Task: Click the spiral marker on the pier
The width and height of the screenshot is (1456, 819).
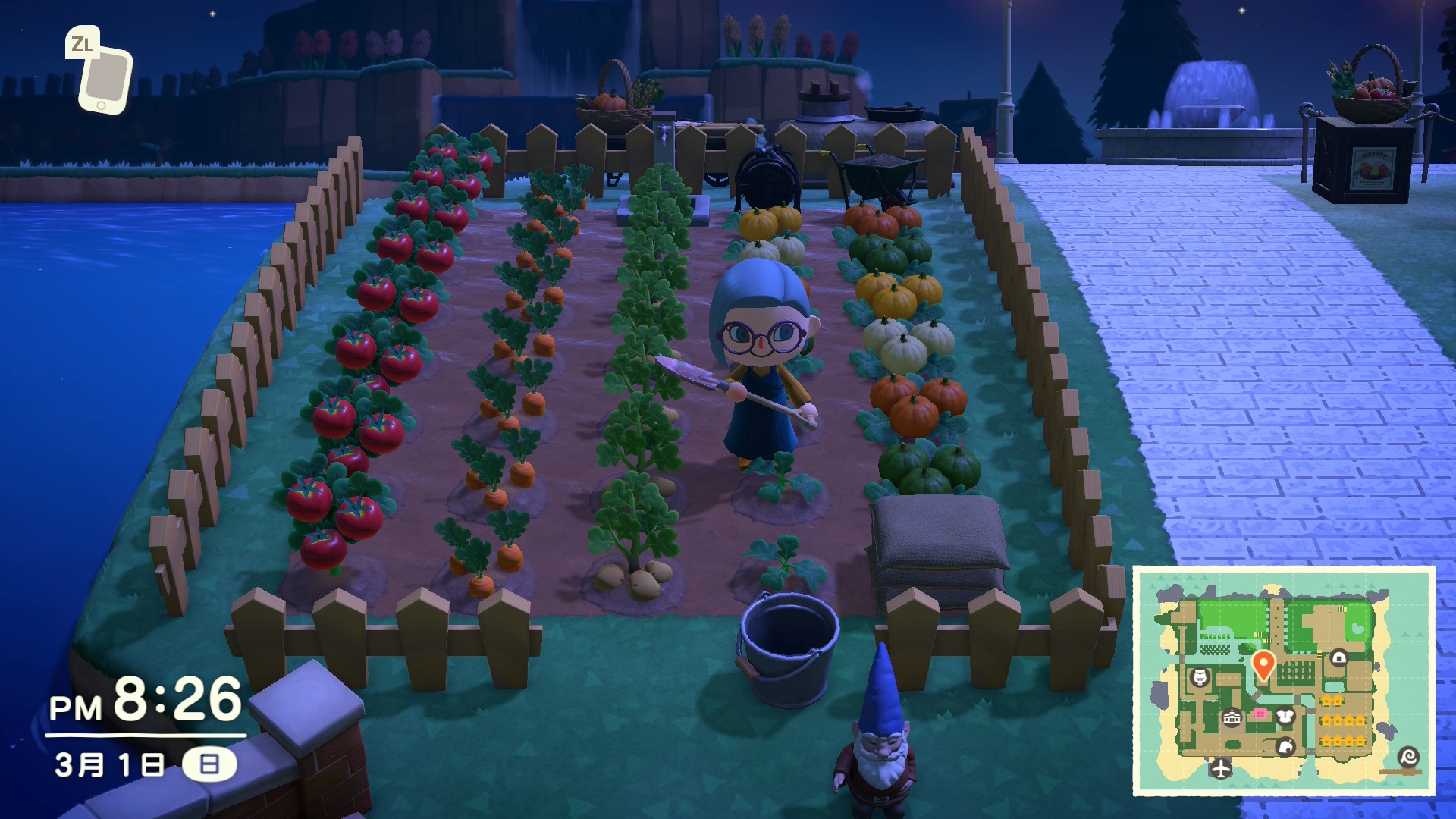Action: pyautogui.click(x=1408, y=757)
